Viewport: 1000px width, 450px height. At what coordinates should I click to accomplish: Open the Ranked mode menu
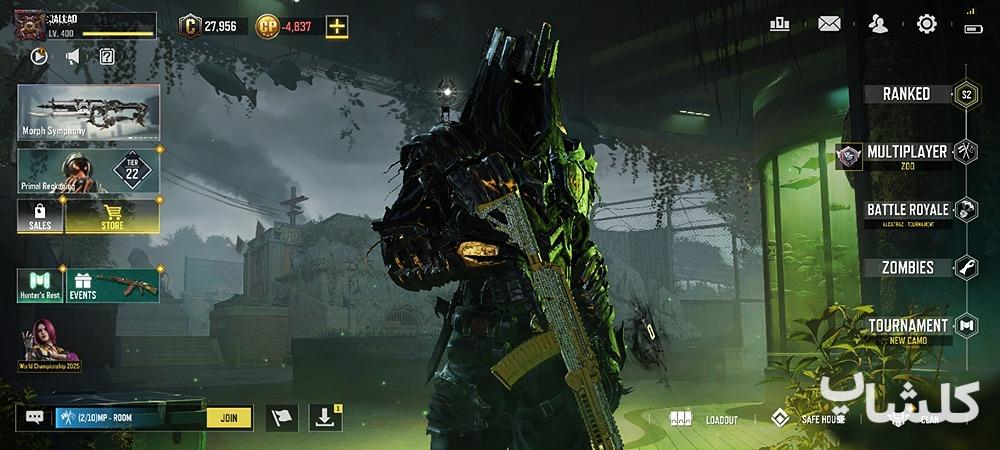907,94
